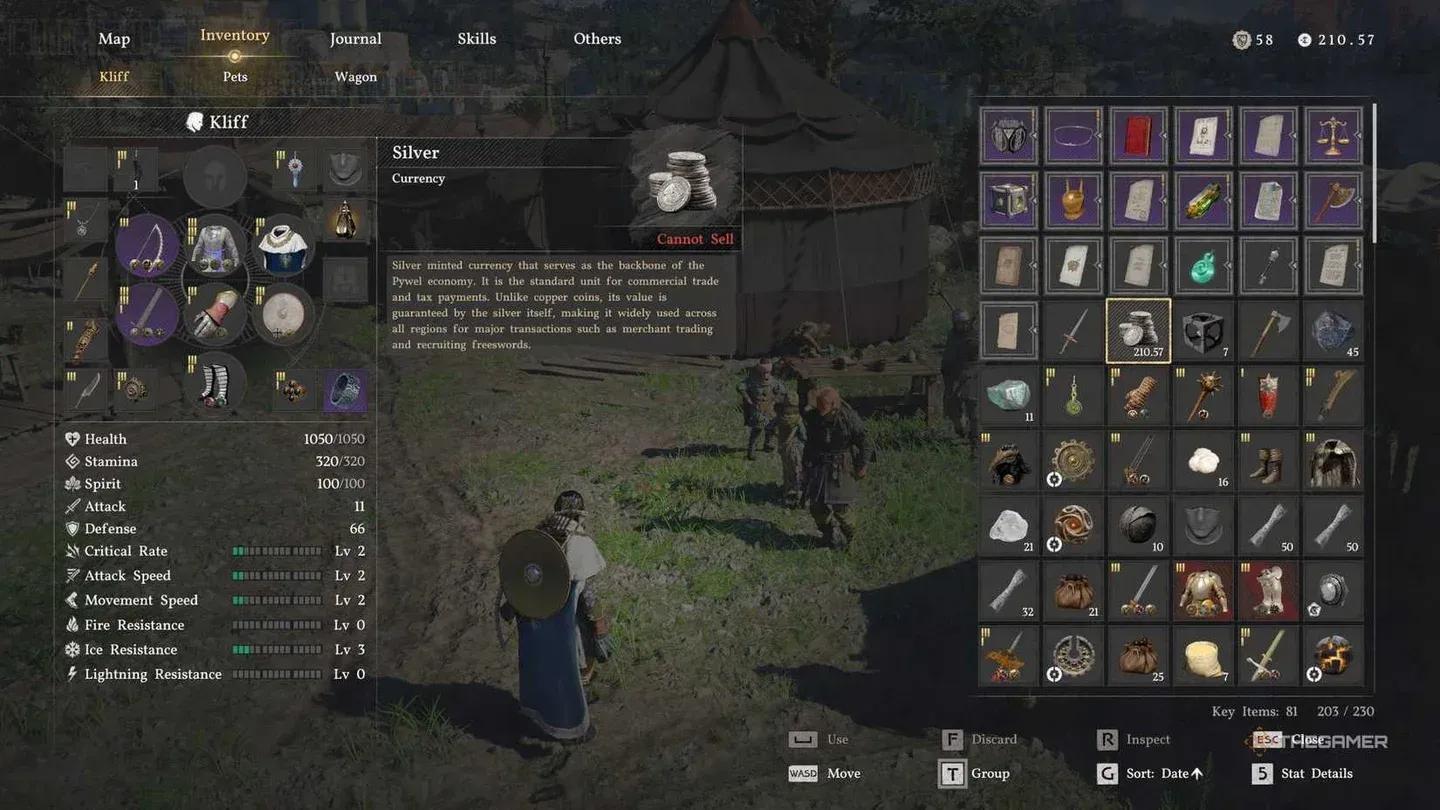Select the fur cloak in the inventory
The image size is (1440, 810).
(x=1333, y=460)
